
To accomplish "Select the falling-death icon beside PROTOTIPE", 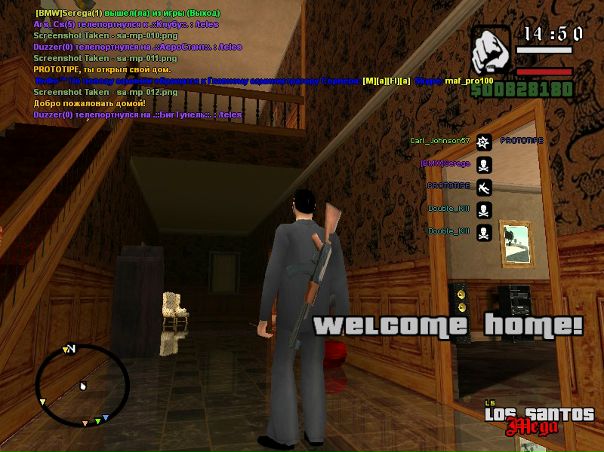I will pyautogui.click(x=484, y=187).
